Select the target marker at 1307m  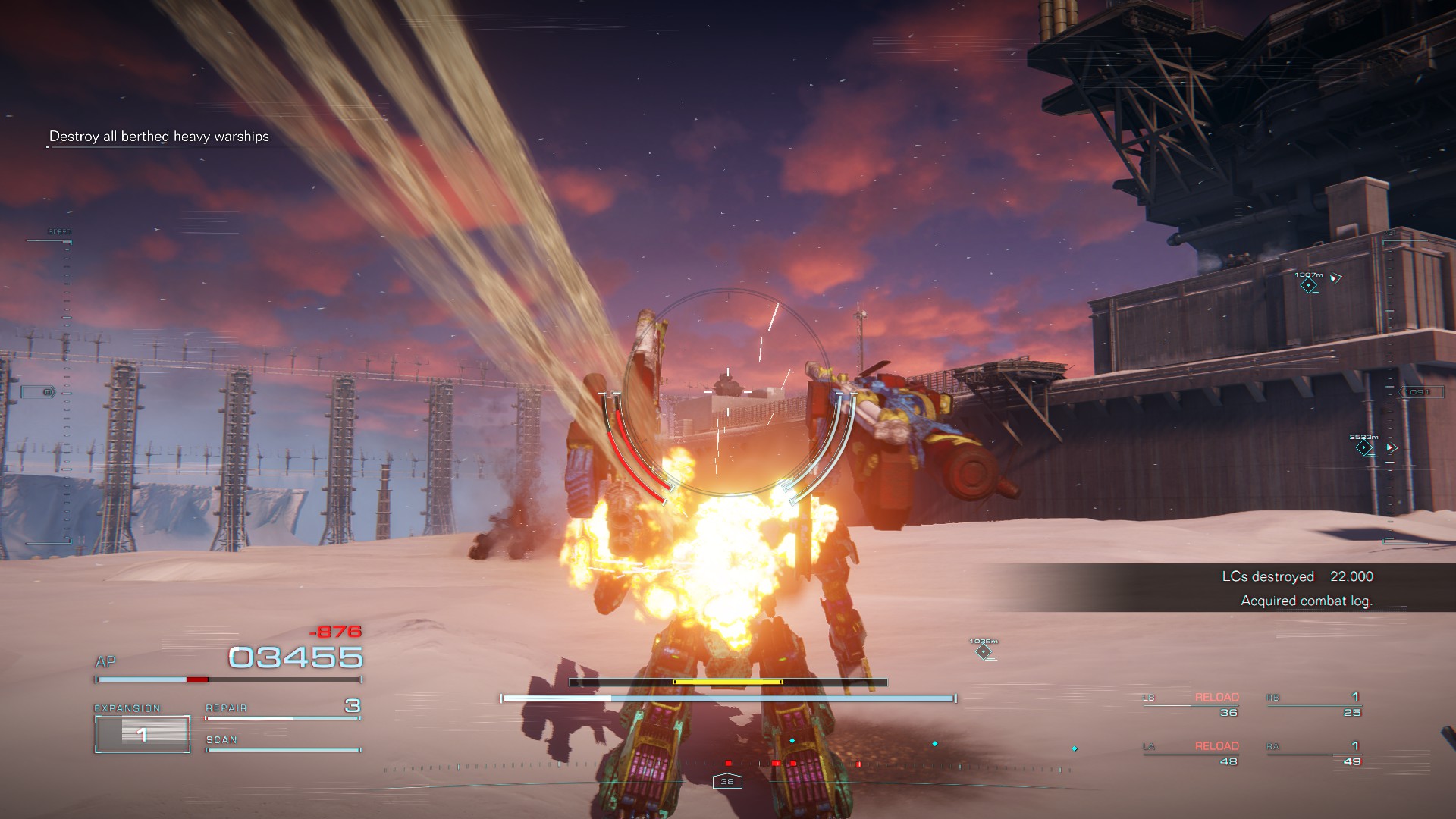pos(1308,285)
